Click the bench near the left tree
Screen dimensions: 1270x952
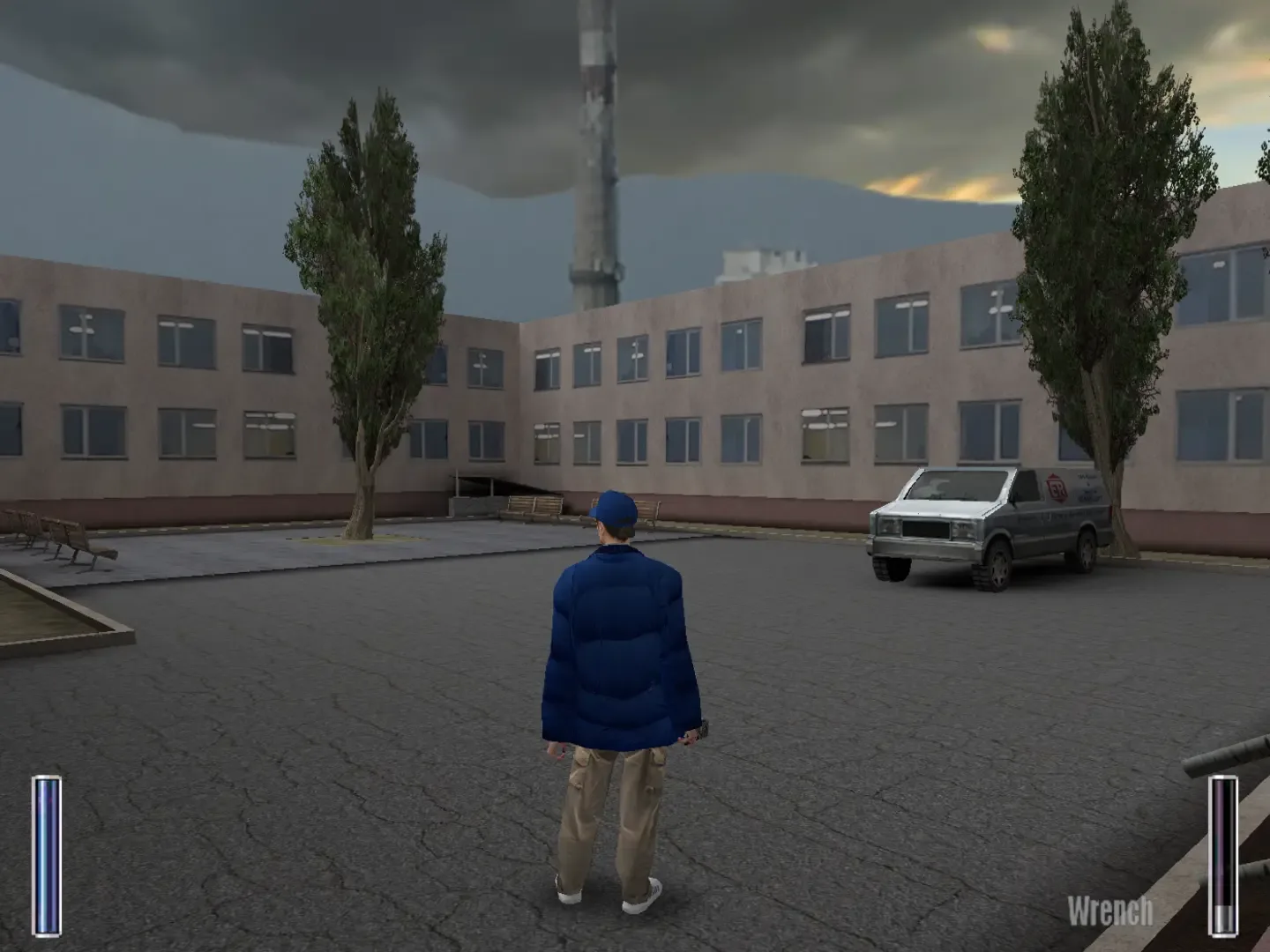click(530, 511)
